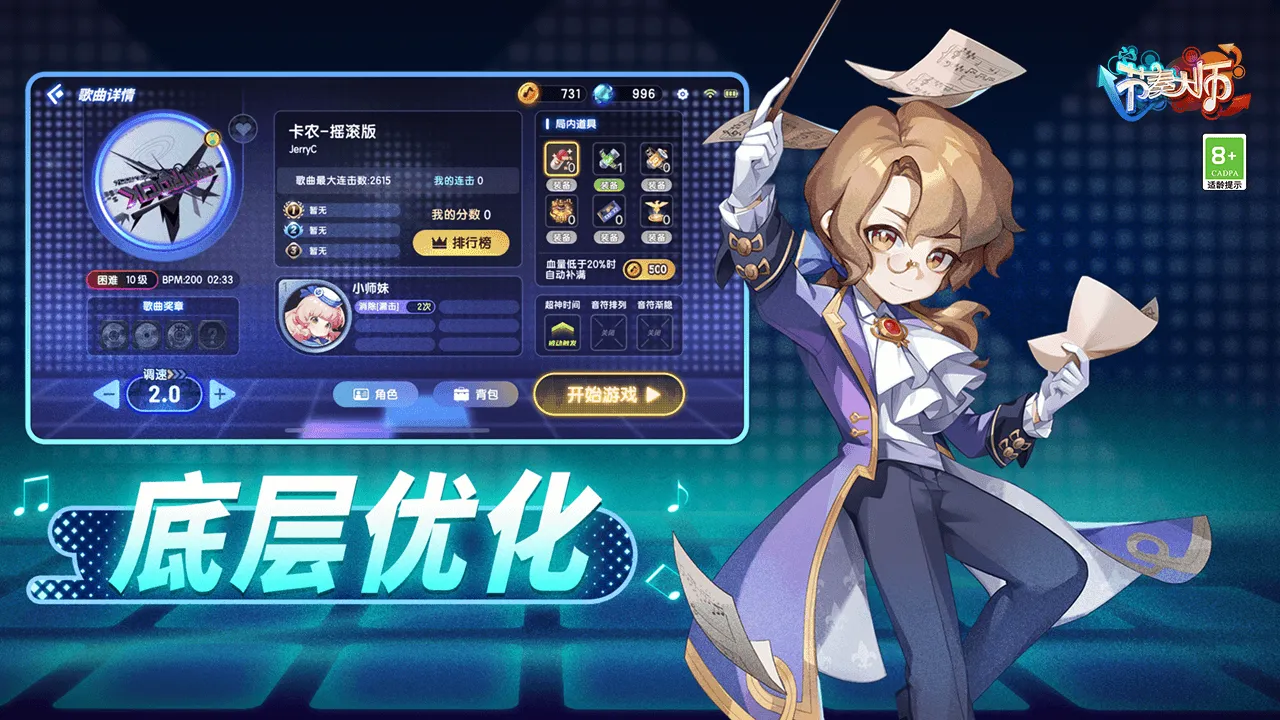Screen dimensions: 1280x720
Task: Select the treasure chest item icon
Action: [x=560, y=210]
